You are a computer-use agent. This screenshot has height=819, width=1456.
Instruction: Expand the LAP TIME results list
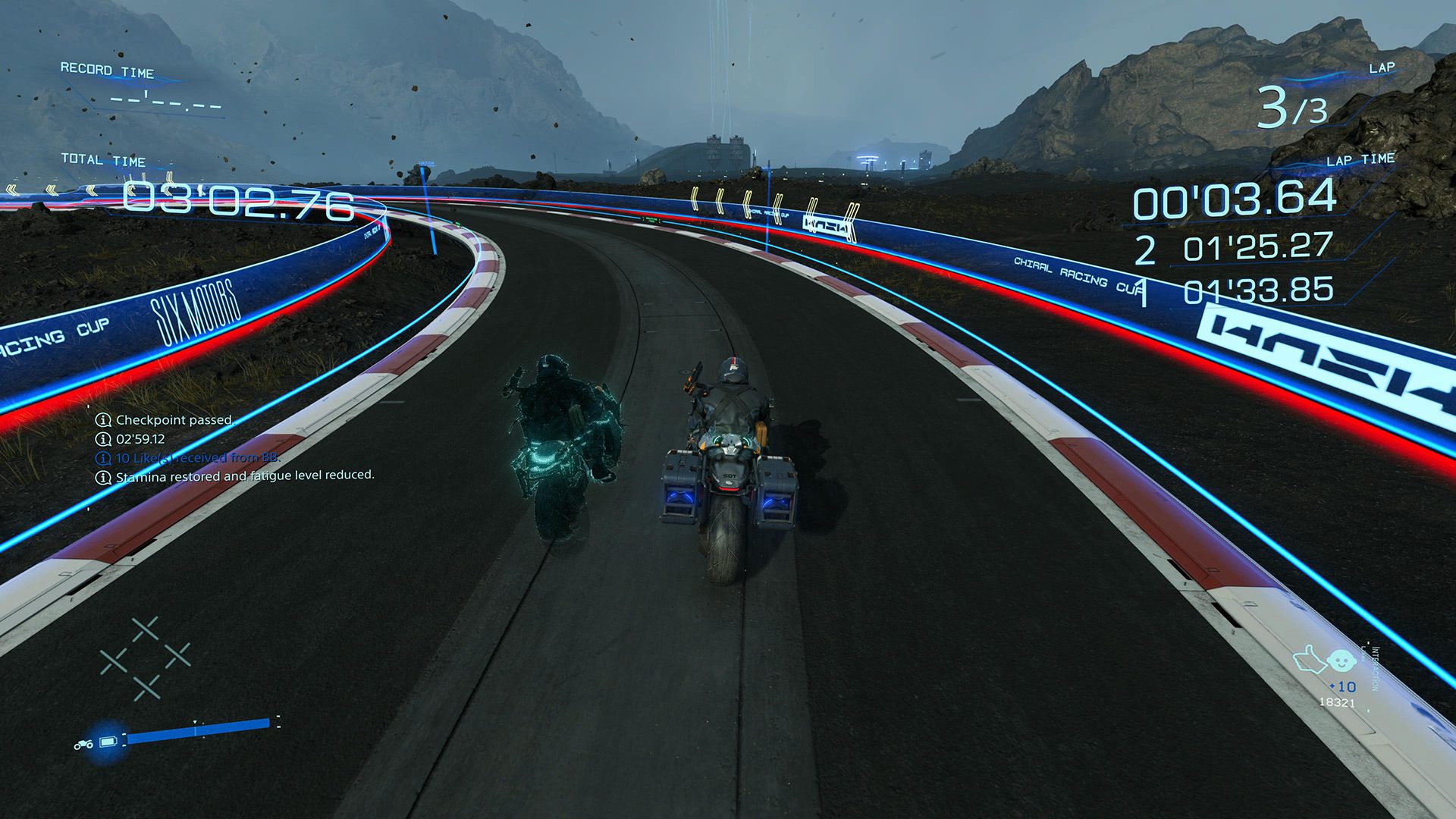[1361, 160]
